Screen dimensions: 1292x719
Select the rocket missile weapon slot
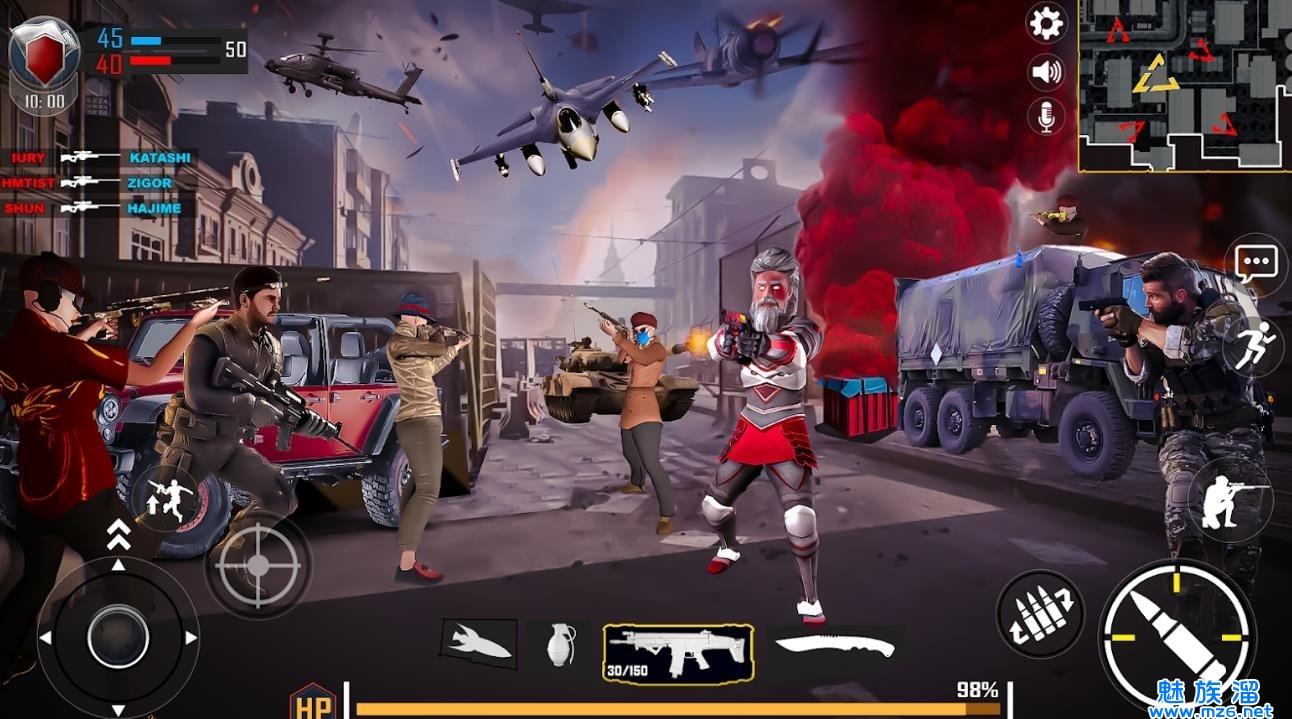pos(479,645)
